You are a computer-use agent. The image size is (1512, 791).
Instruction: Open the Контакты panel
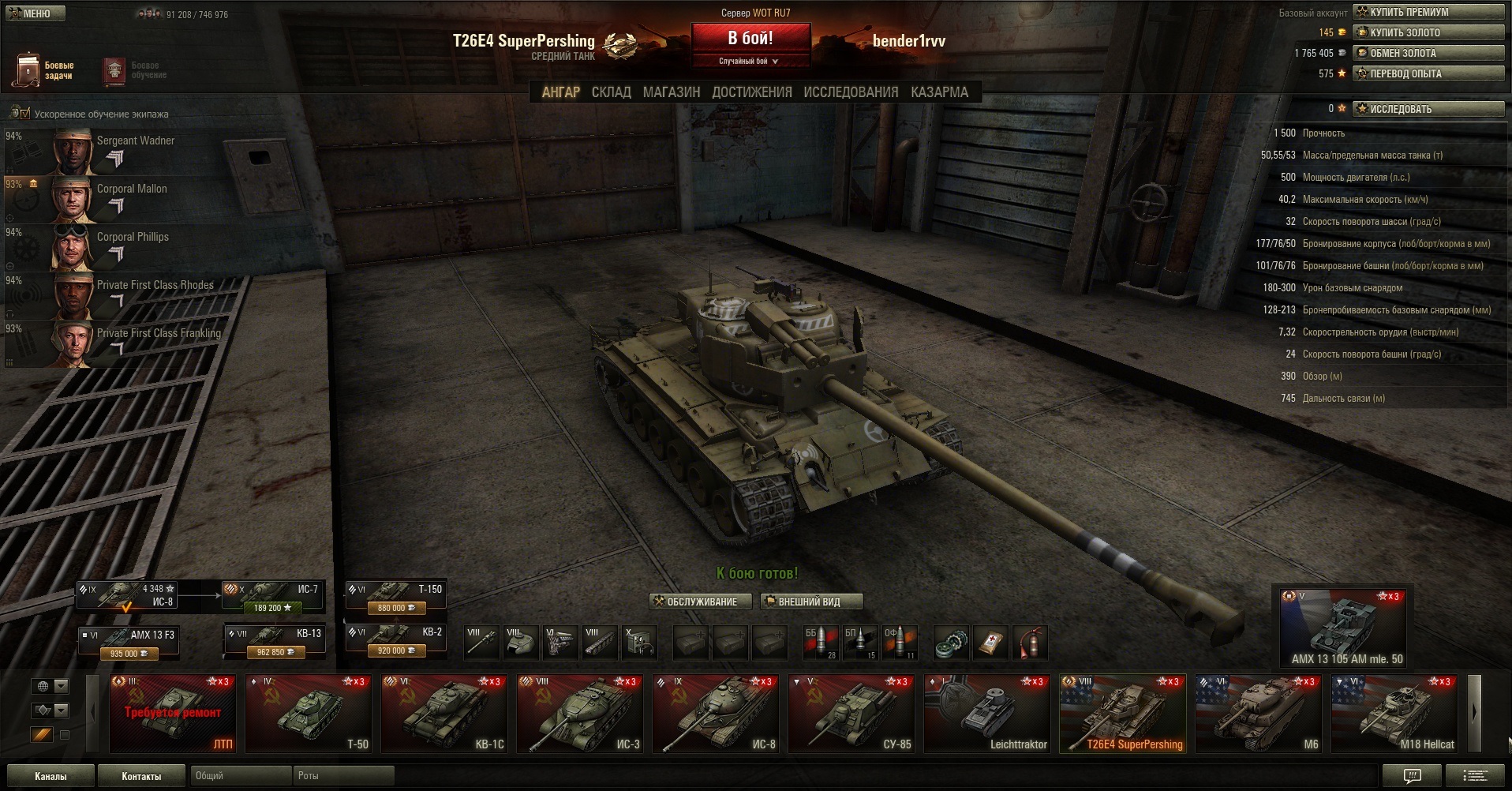141,776
